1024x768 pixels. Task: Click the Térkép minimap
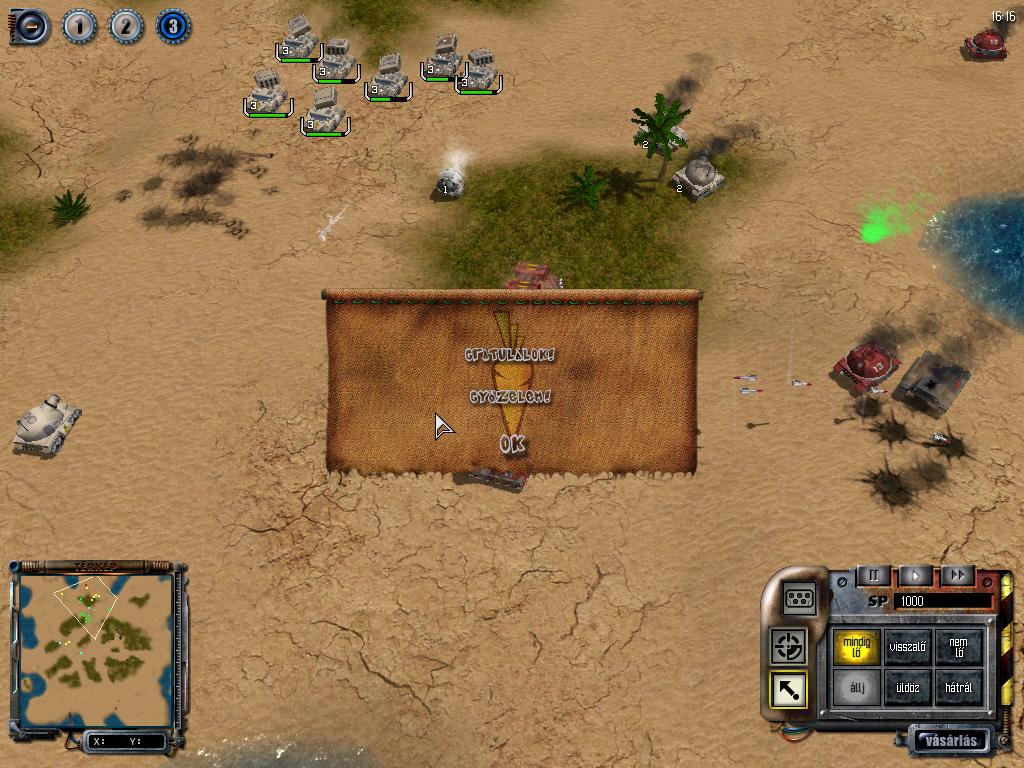click(x=95, y=650)
